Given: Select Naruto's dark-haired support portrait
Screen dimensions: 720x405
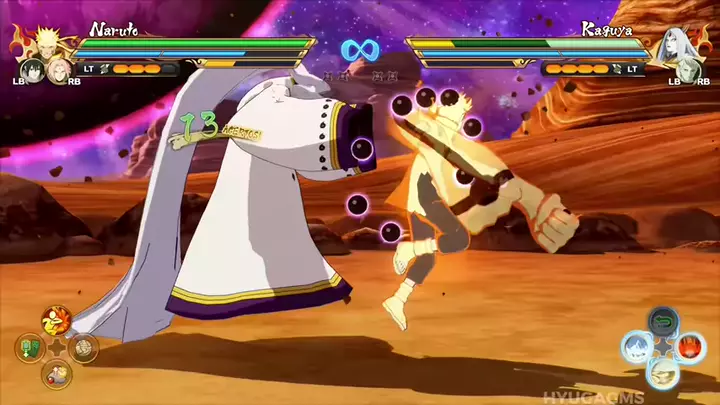Looking at the screenshot, I should click(30, 72).
